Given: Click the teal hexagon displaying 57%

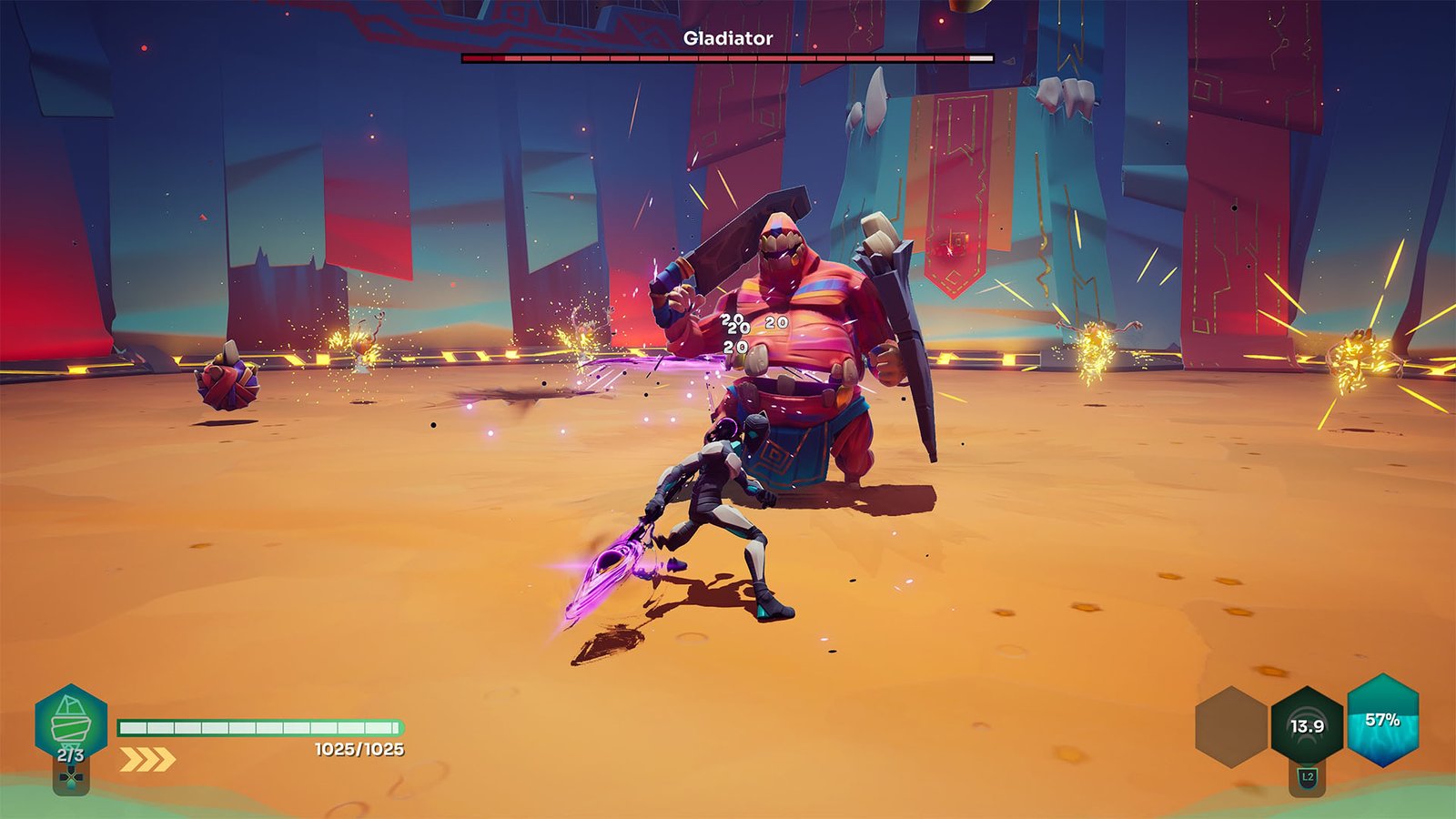Looking at the screenshot, I should (x=1384, y=722).
